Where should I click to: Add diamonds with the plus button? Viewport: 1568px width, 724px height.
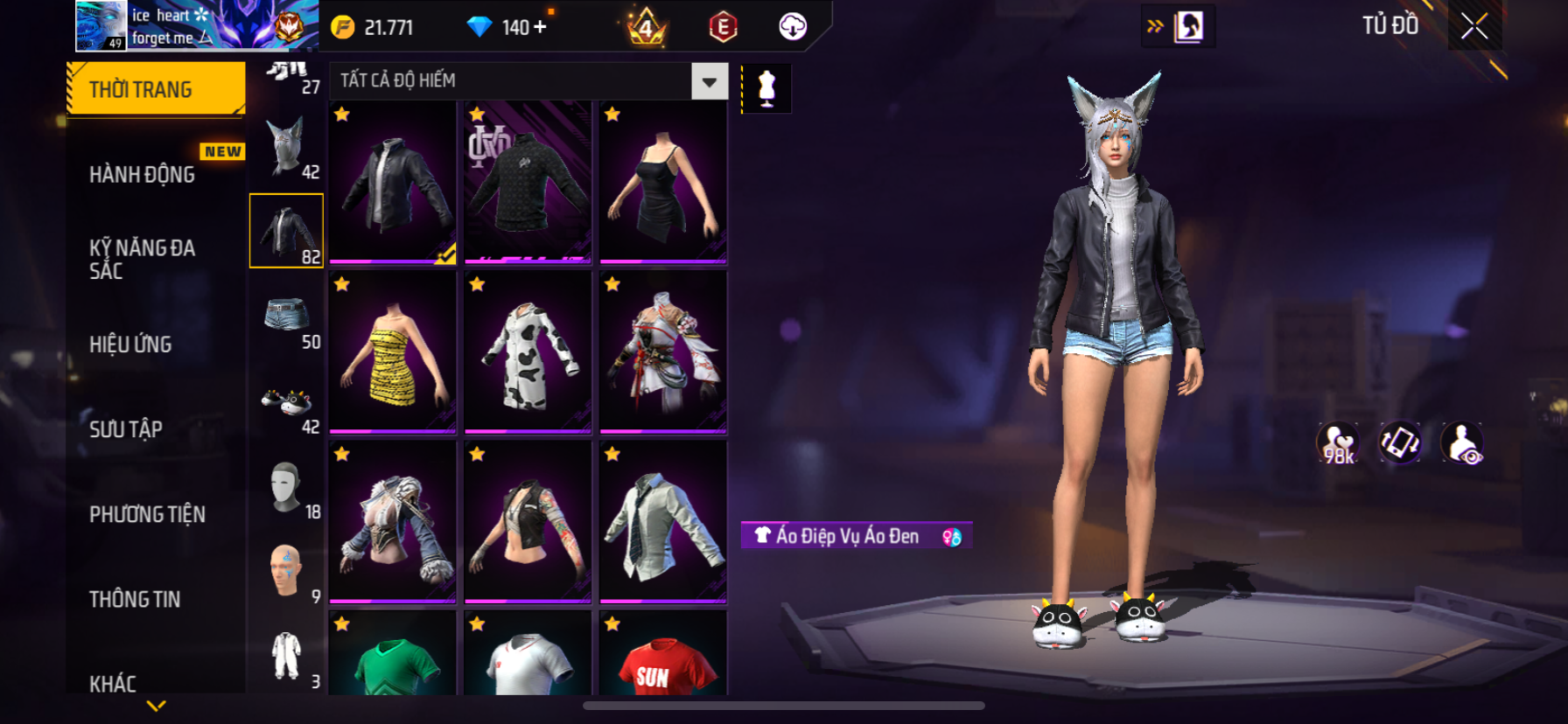point(541,27)
